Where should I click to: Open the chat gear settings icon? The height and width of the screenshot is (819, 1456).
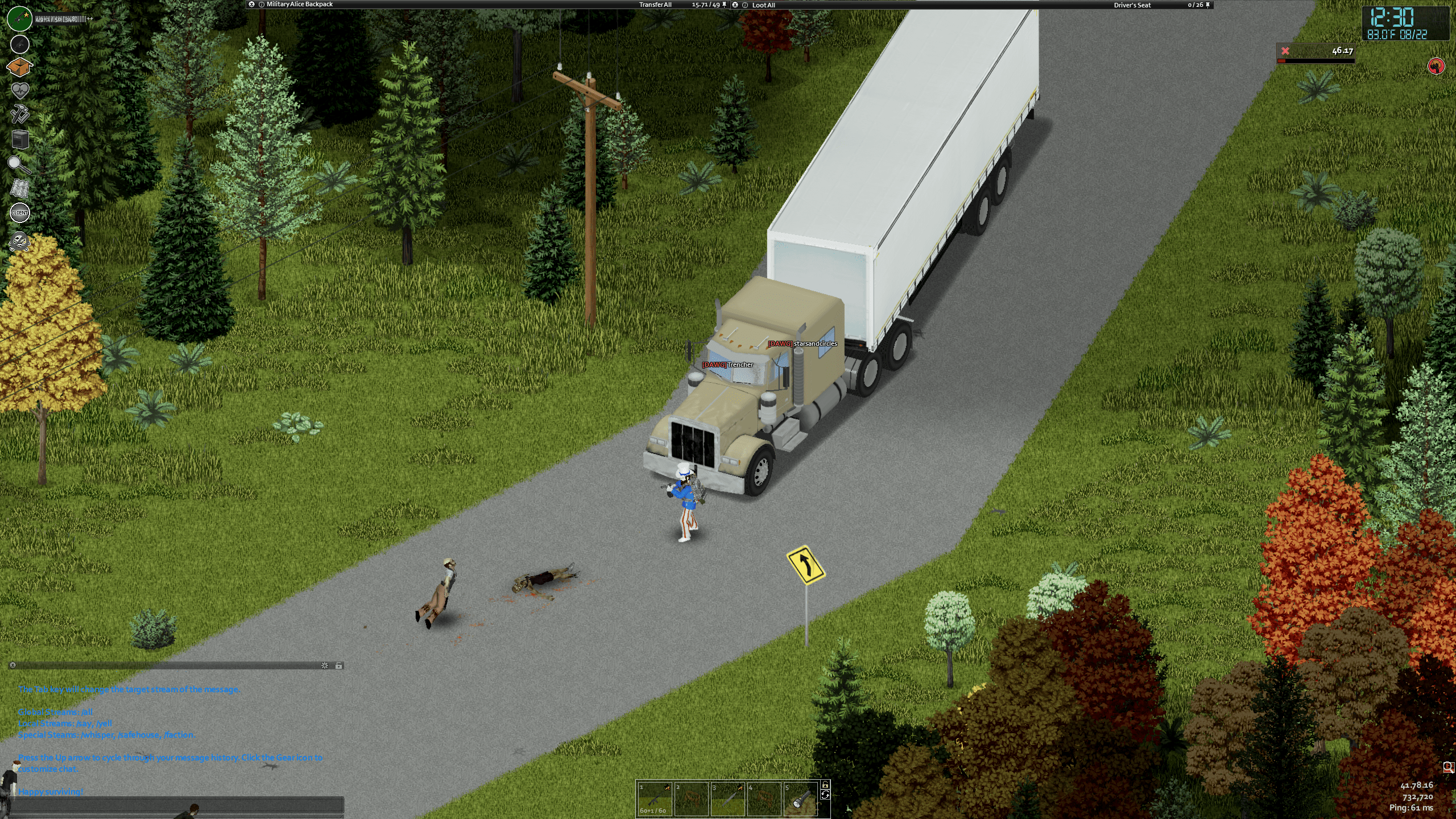(x=325, y=665)
